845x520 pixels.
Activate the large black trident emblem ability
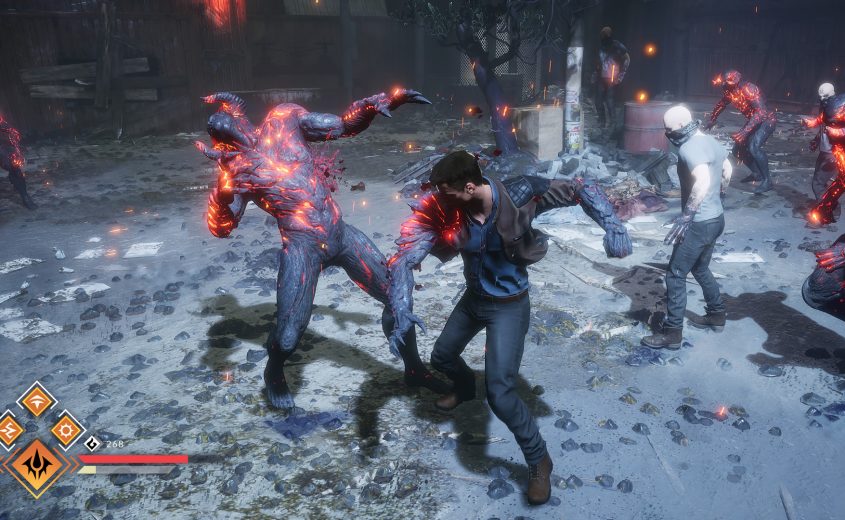[x=38, y=466]
